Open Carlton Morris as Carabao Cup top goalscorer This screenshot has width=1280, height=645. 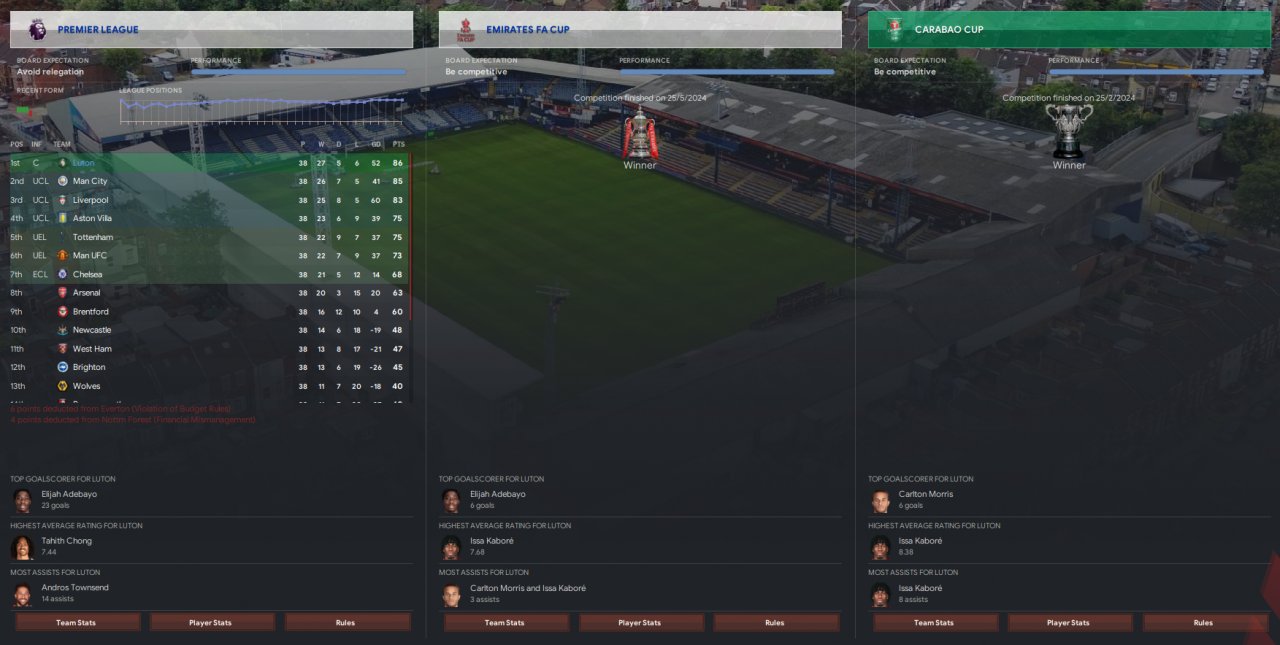[x=924, y=494]
